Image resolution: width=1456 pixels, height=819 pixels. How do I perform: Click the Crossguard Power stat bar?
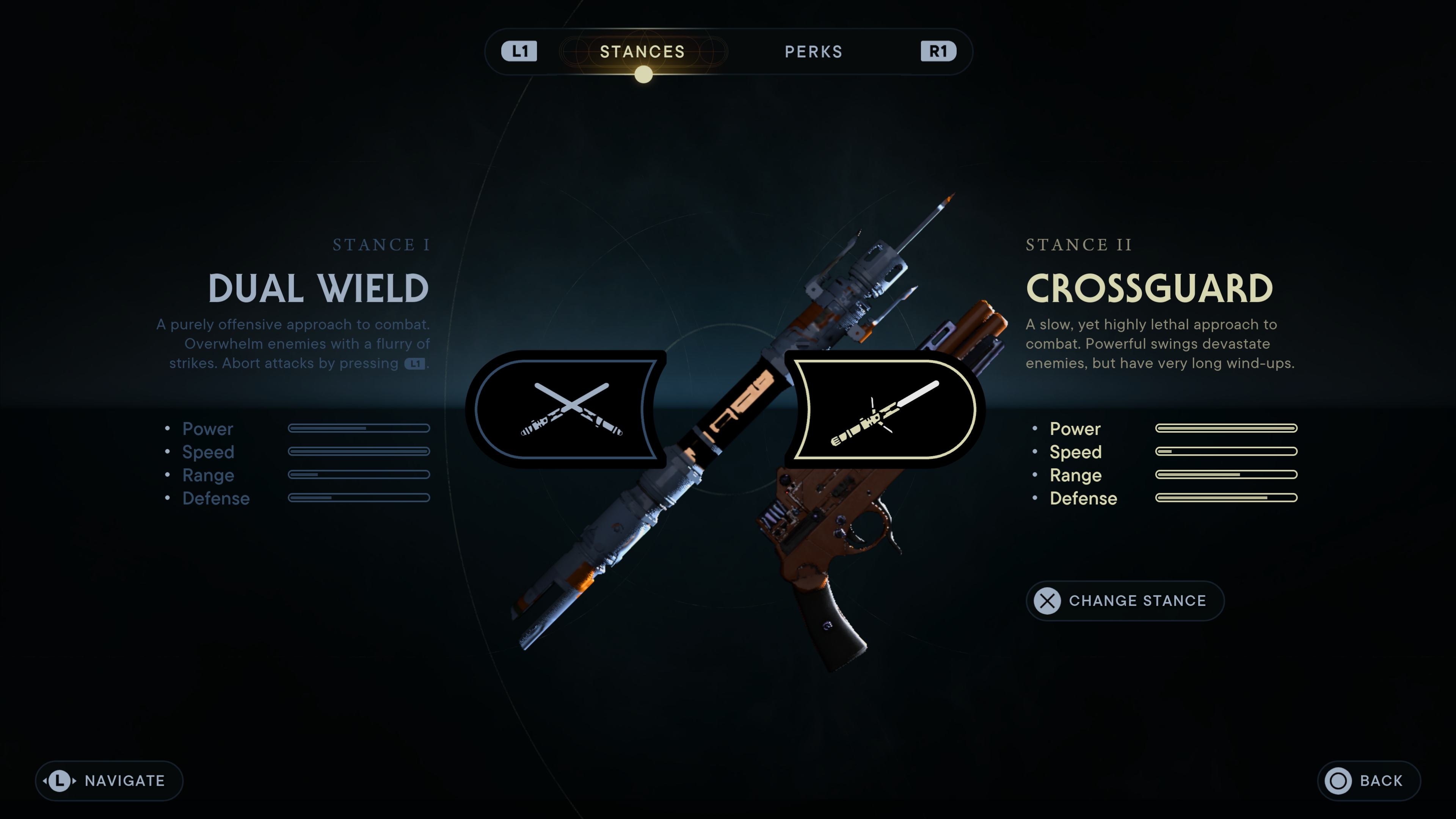click(x=1227, y=428)
